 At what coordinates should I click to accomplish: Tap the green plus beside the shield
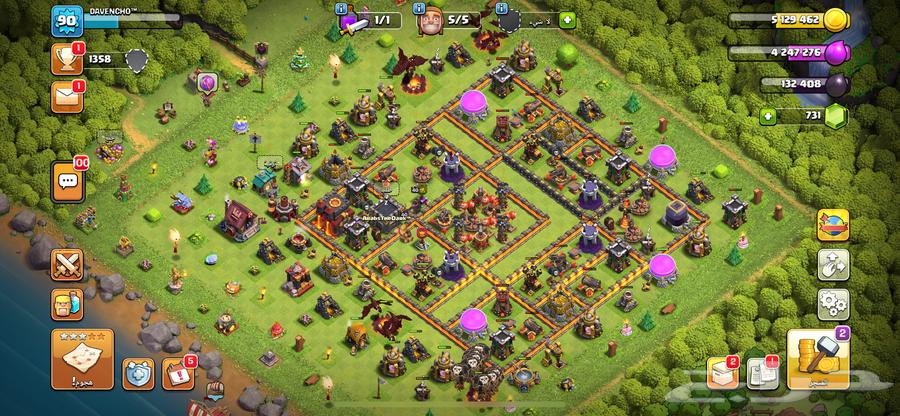567,19
